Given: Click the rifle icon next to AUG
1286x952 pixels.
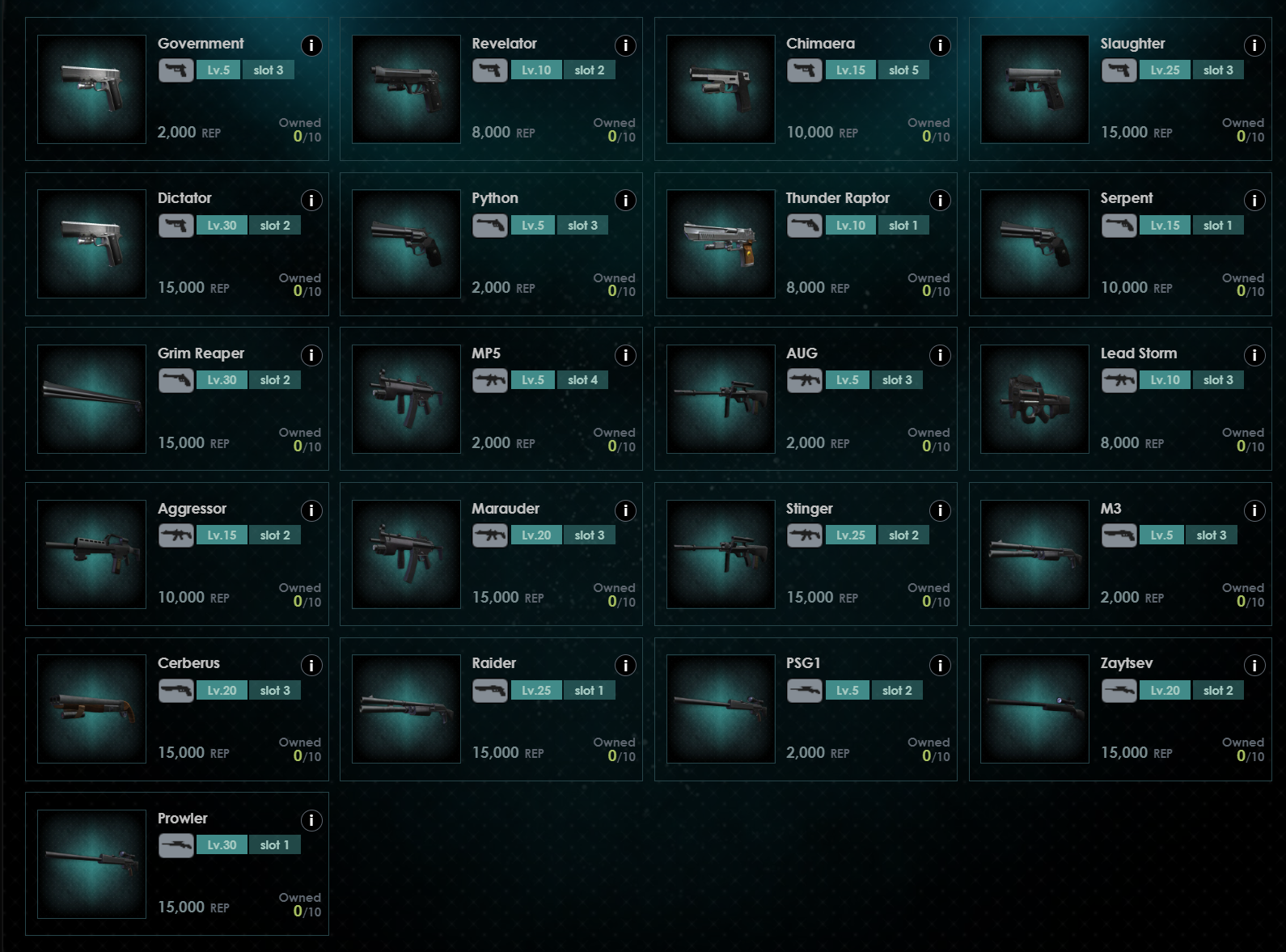Looking at the screenshot, I should tap(806, 379).
